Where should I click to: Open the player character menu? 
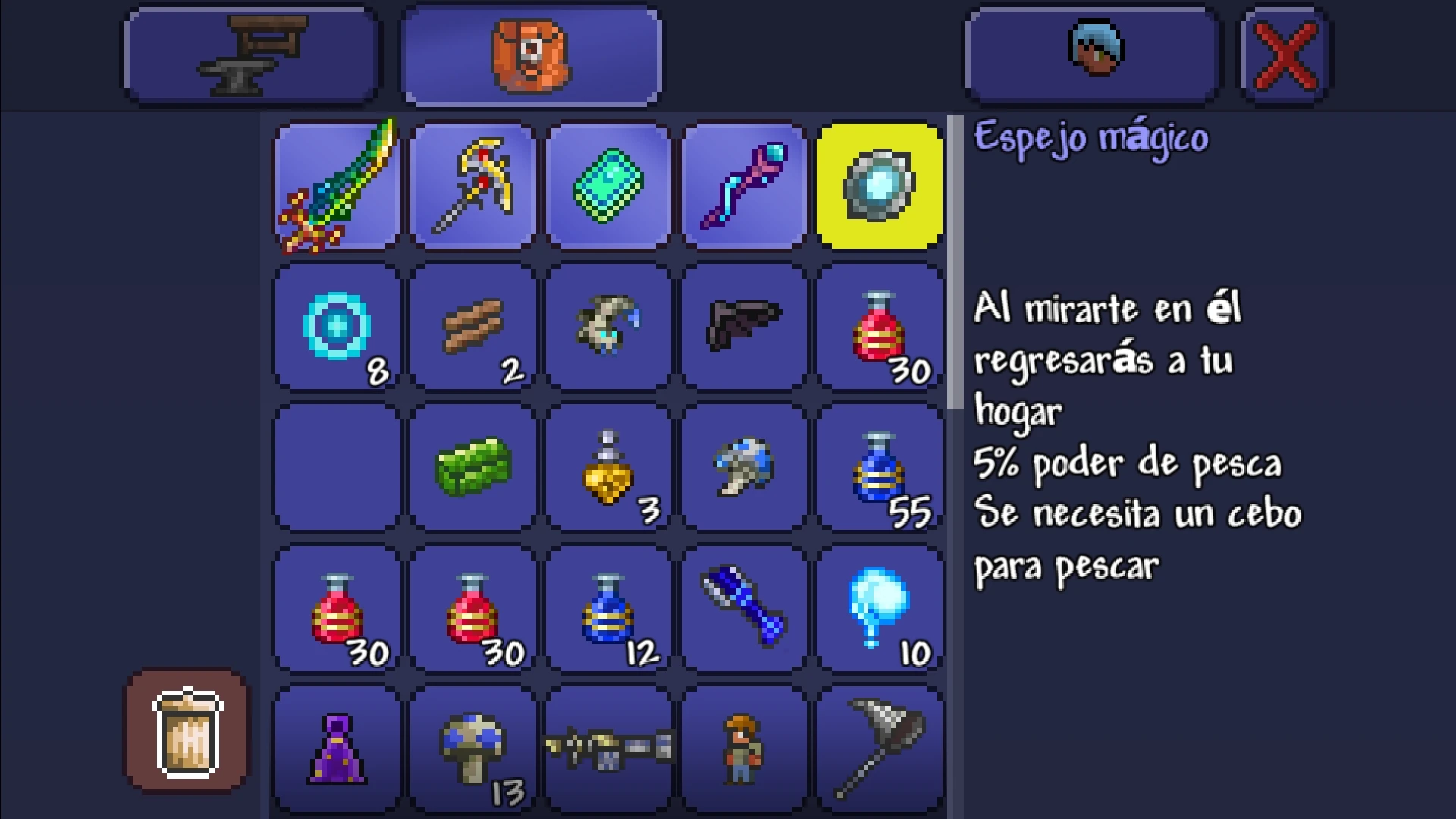point(1090,53)
